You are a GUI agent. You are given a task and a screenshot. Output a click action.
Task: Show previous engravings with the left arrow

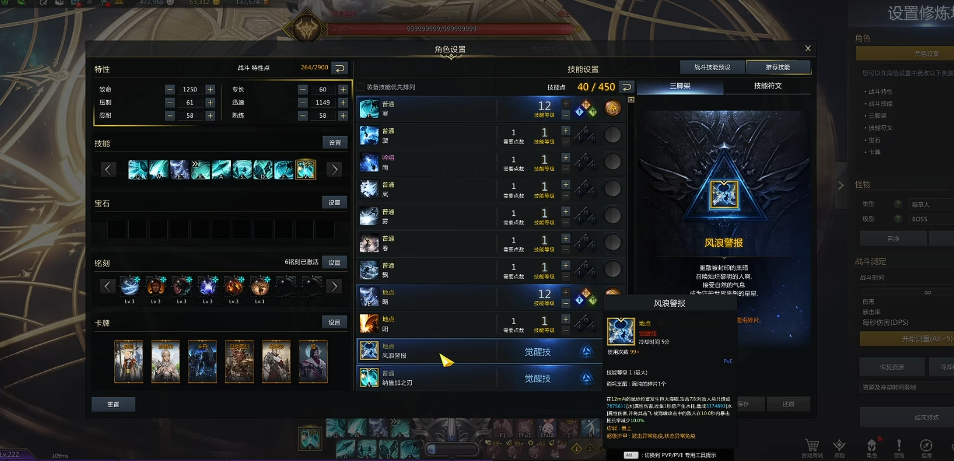coord(108,286)
